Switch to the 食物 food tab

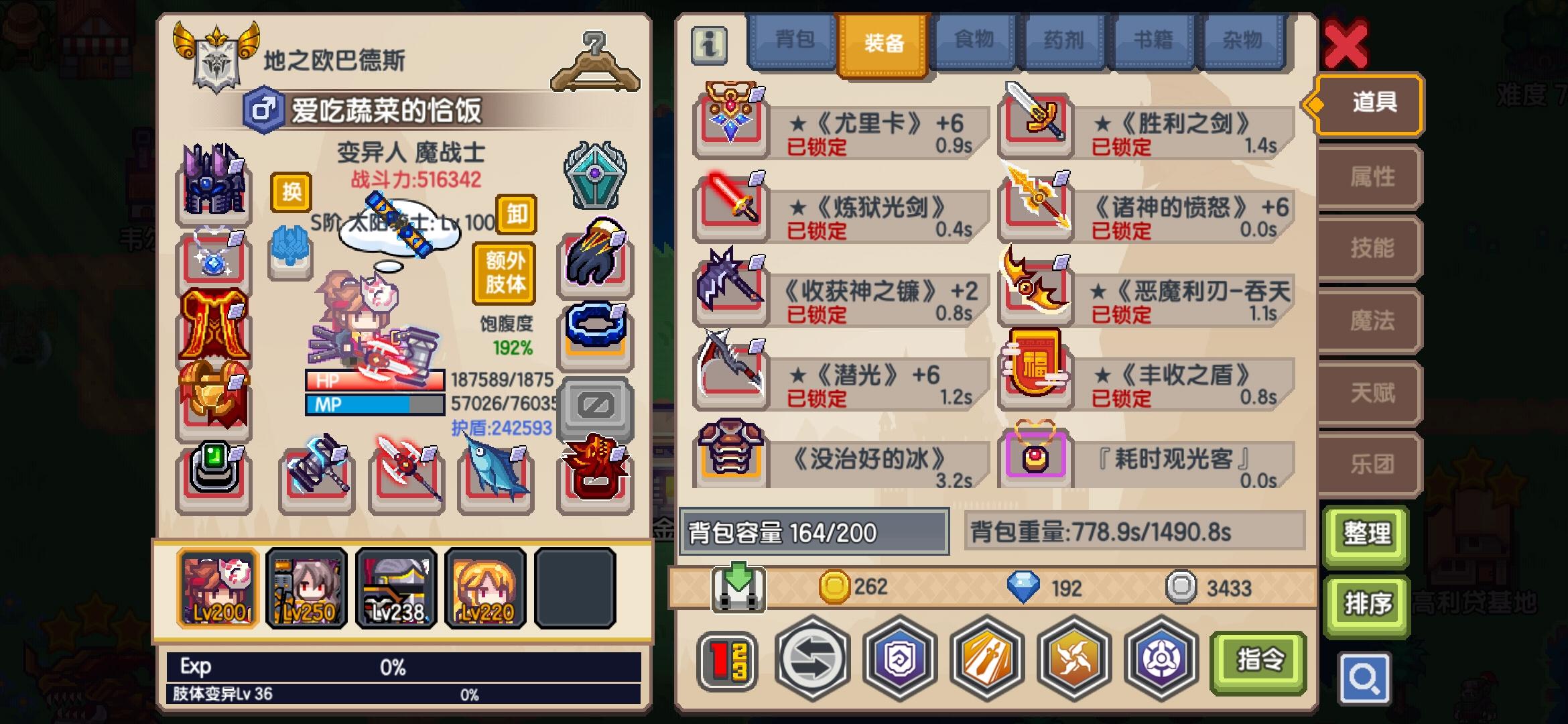974,40
